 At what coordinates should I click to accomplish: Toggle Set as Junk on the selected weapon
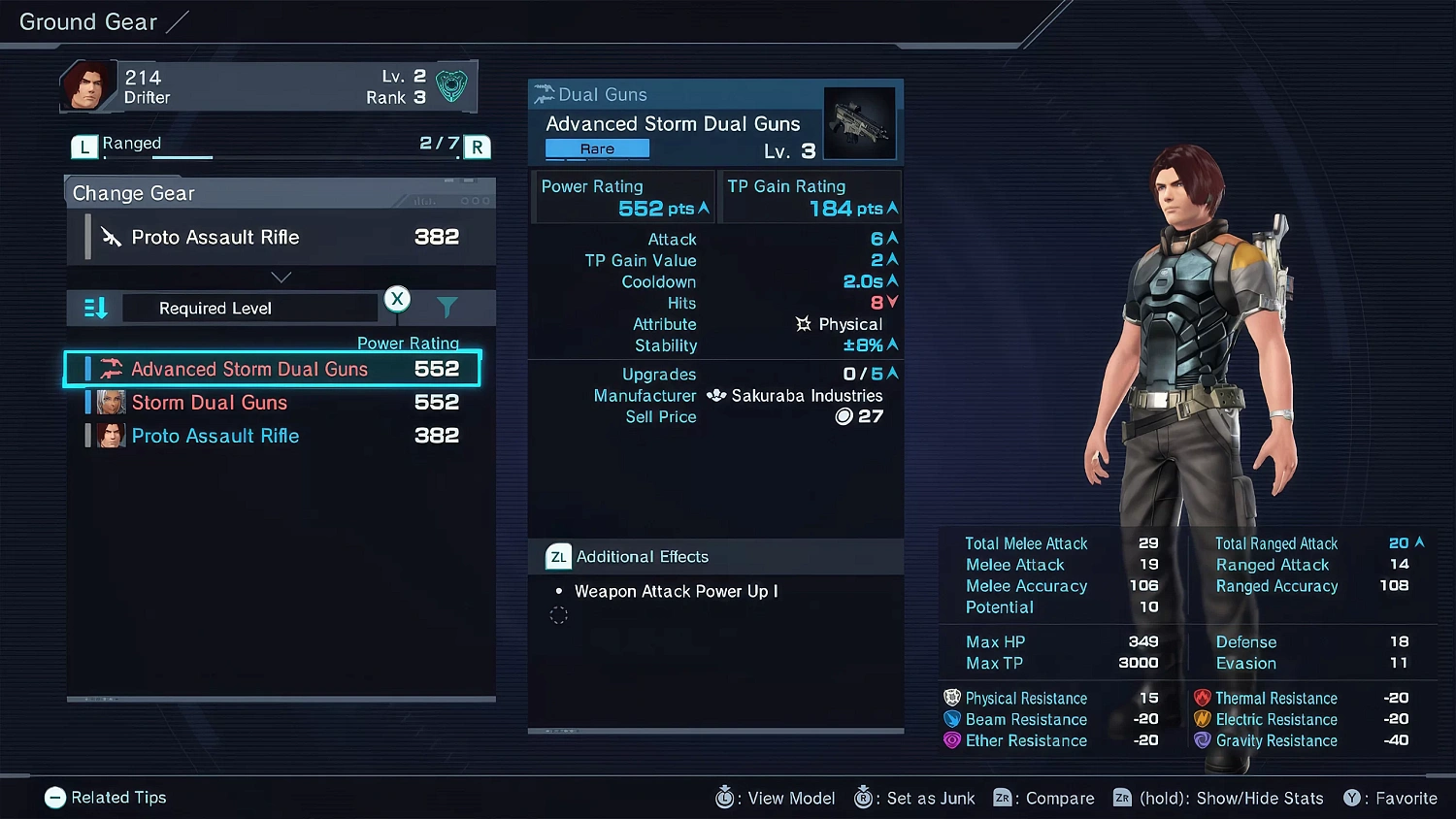pyautogui.click(x=862, y=798)
